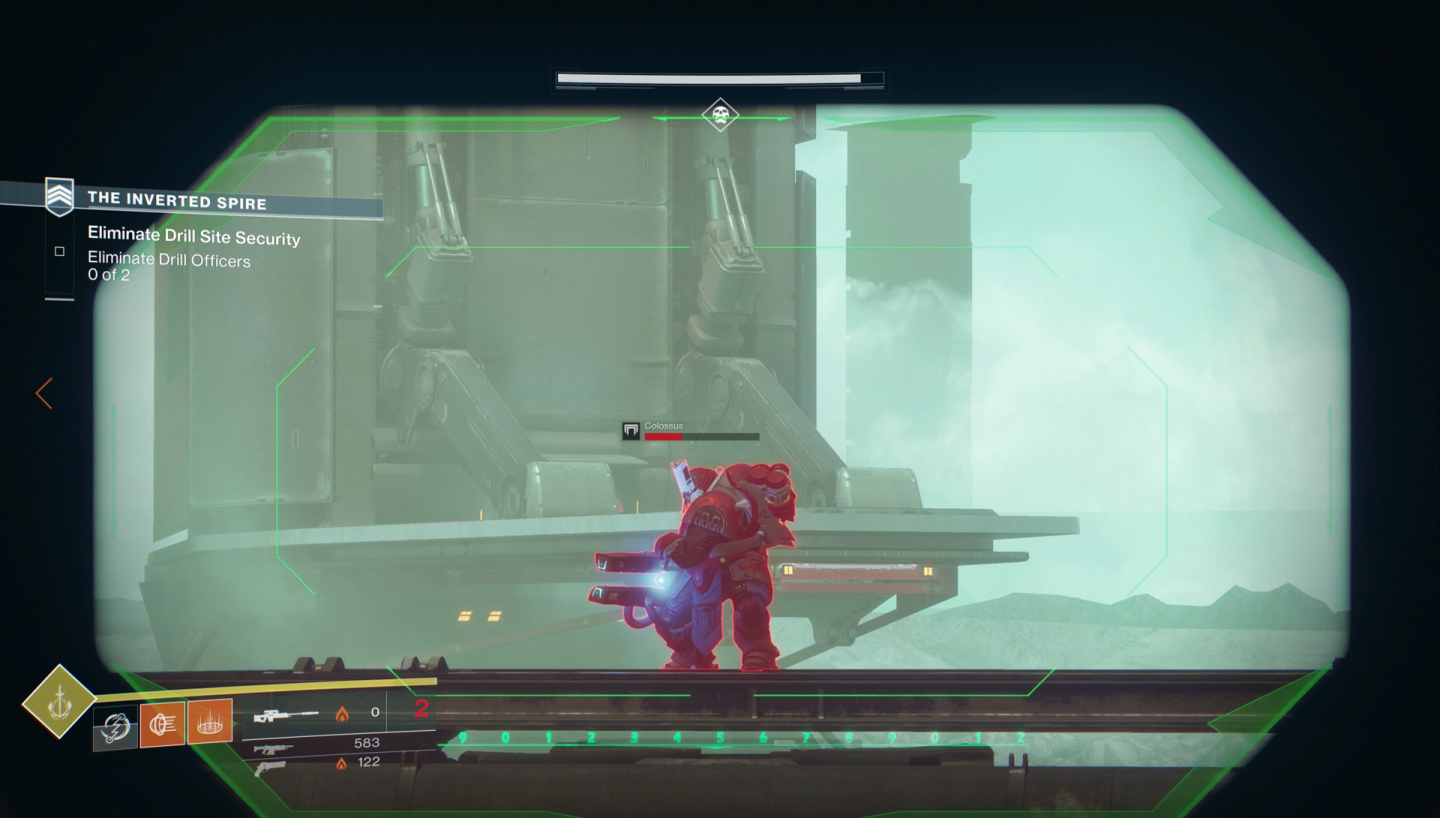Image resolution: width=1440 pixels, height=818 pixels.
Task: Click the orange left-pointing arrow indicator
Action: [x=42, y=394]
